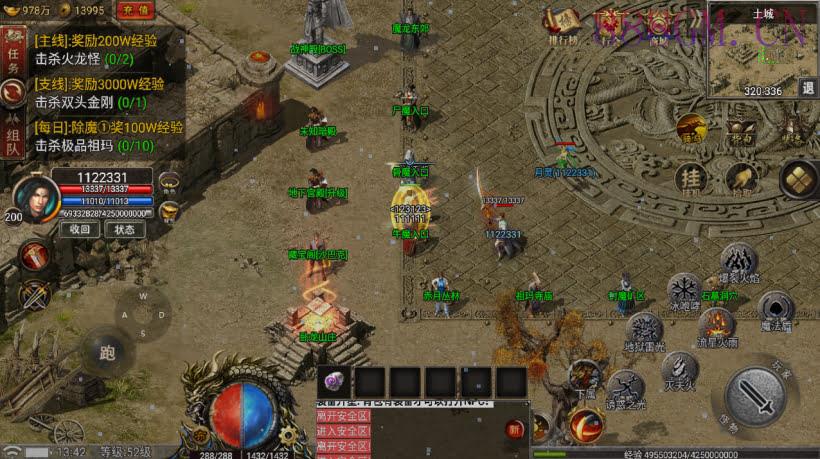Click the 收回 recall button

click(x=81, y=229)
